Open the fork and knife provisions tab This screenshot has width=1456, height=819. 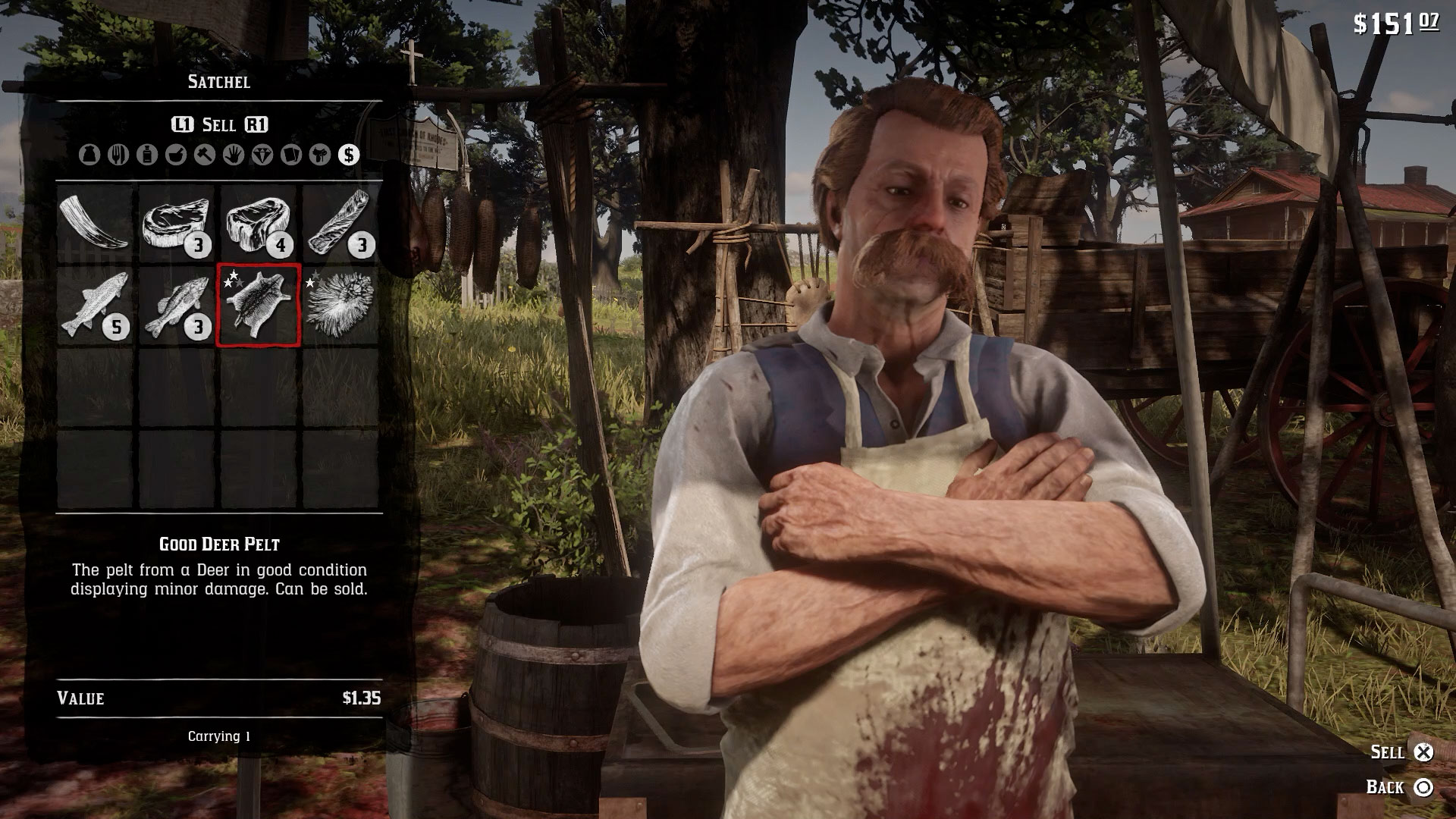coord(118,155)
